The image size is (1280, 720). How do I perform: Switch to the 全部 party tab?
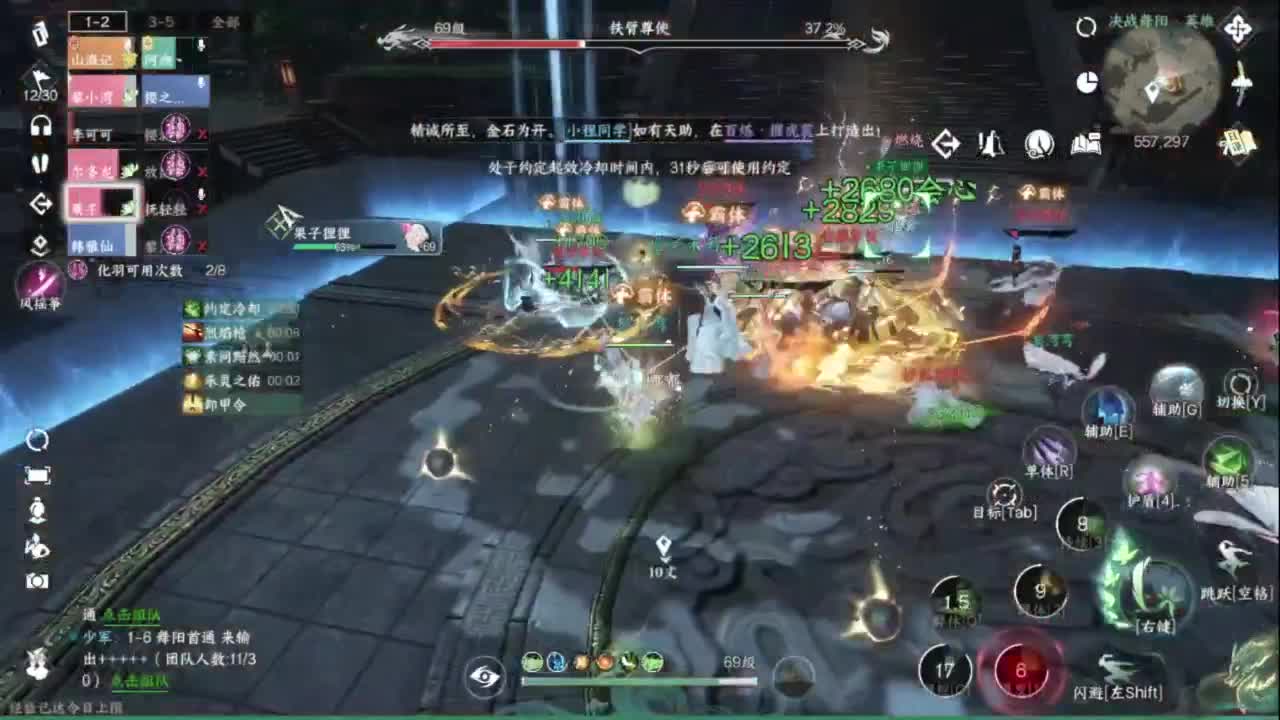point(225,20)
